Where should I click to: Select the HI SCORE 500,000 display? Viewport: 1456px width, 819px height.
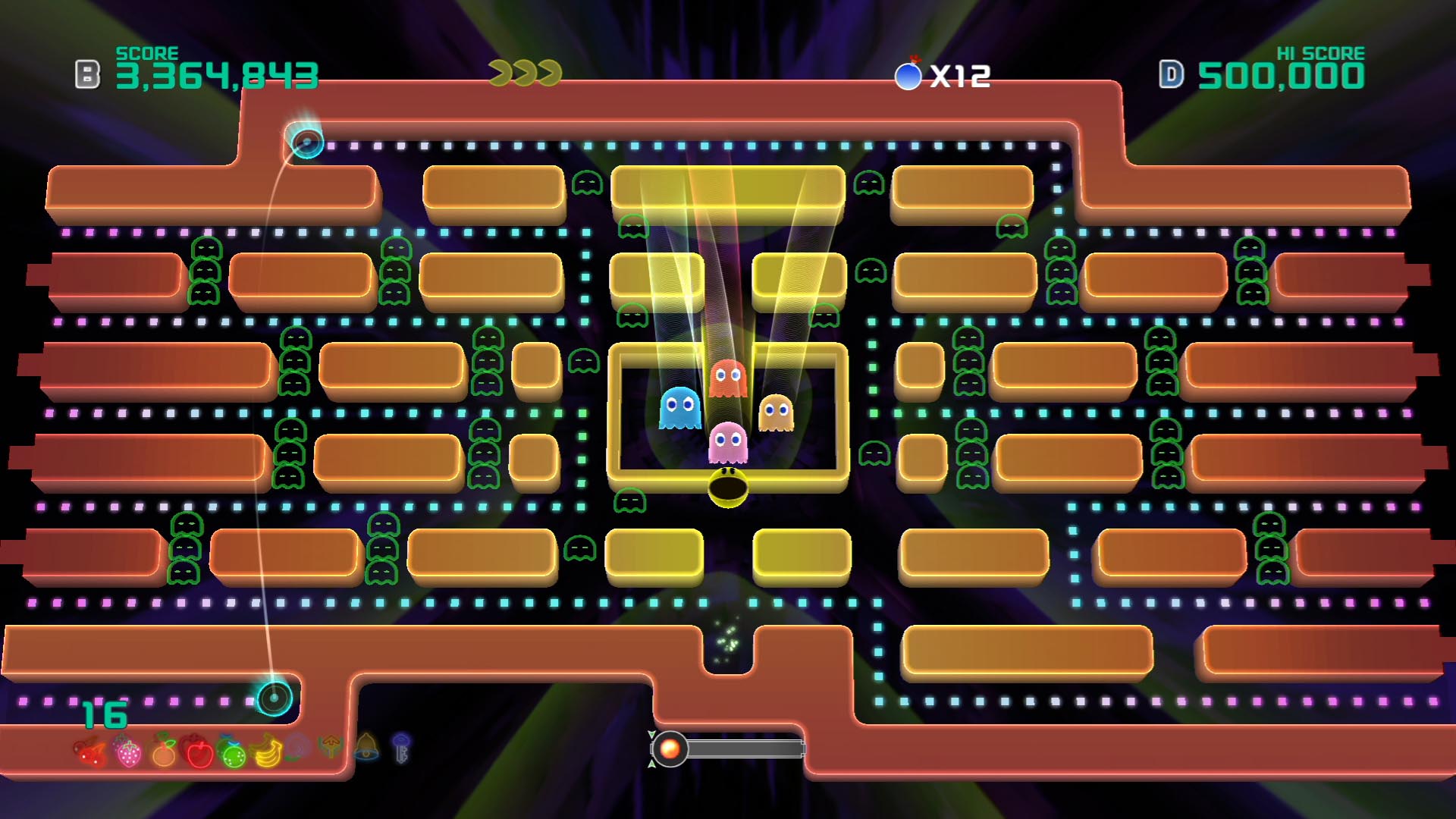(x=1280, y=74)
